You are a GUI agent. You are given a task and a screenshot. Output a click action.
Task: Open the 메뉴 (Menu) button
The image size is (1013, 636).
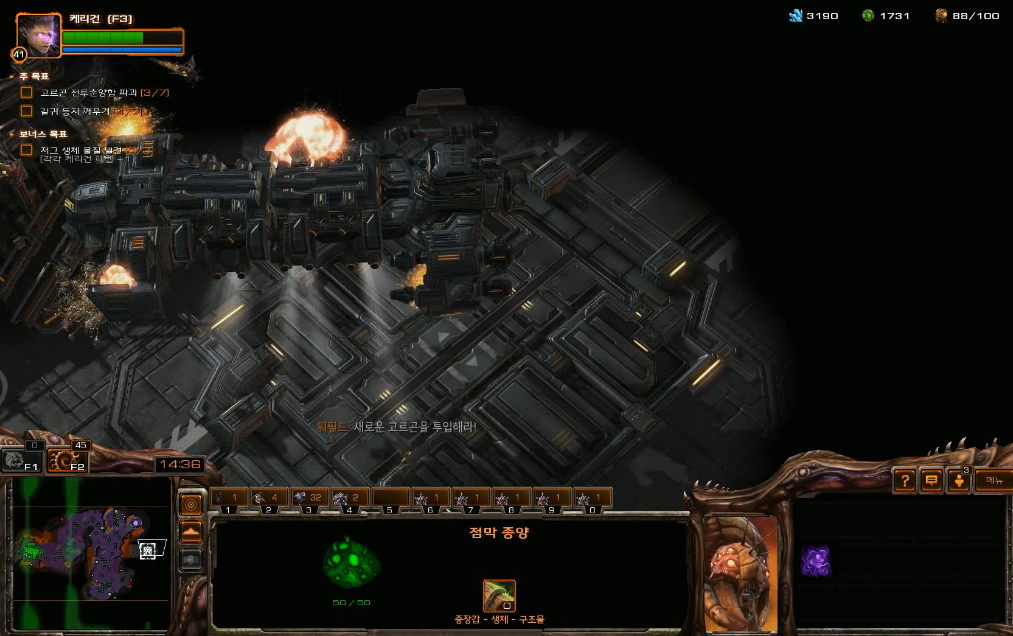[992, 481]
